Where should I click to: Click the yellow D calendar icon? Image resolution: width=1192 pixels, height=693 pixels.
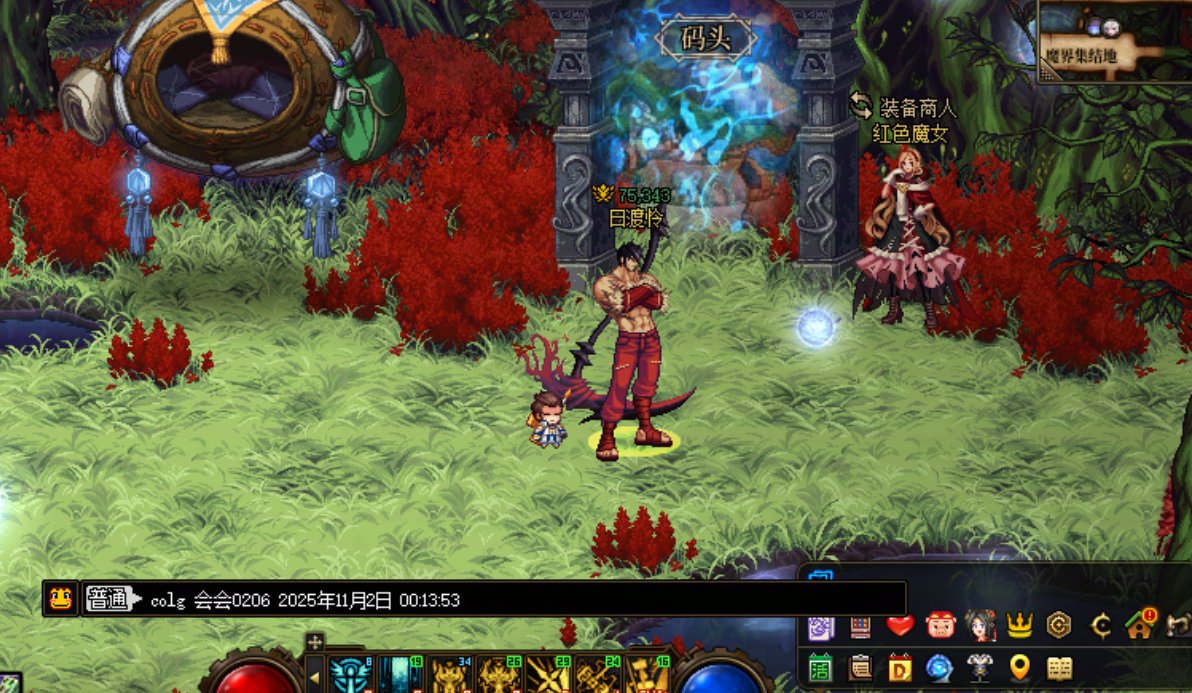[900, 667]
